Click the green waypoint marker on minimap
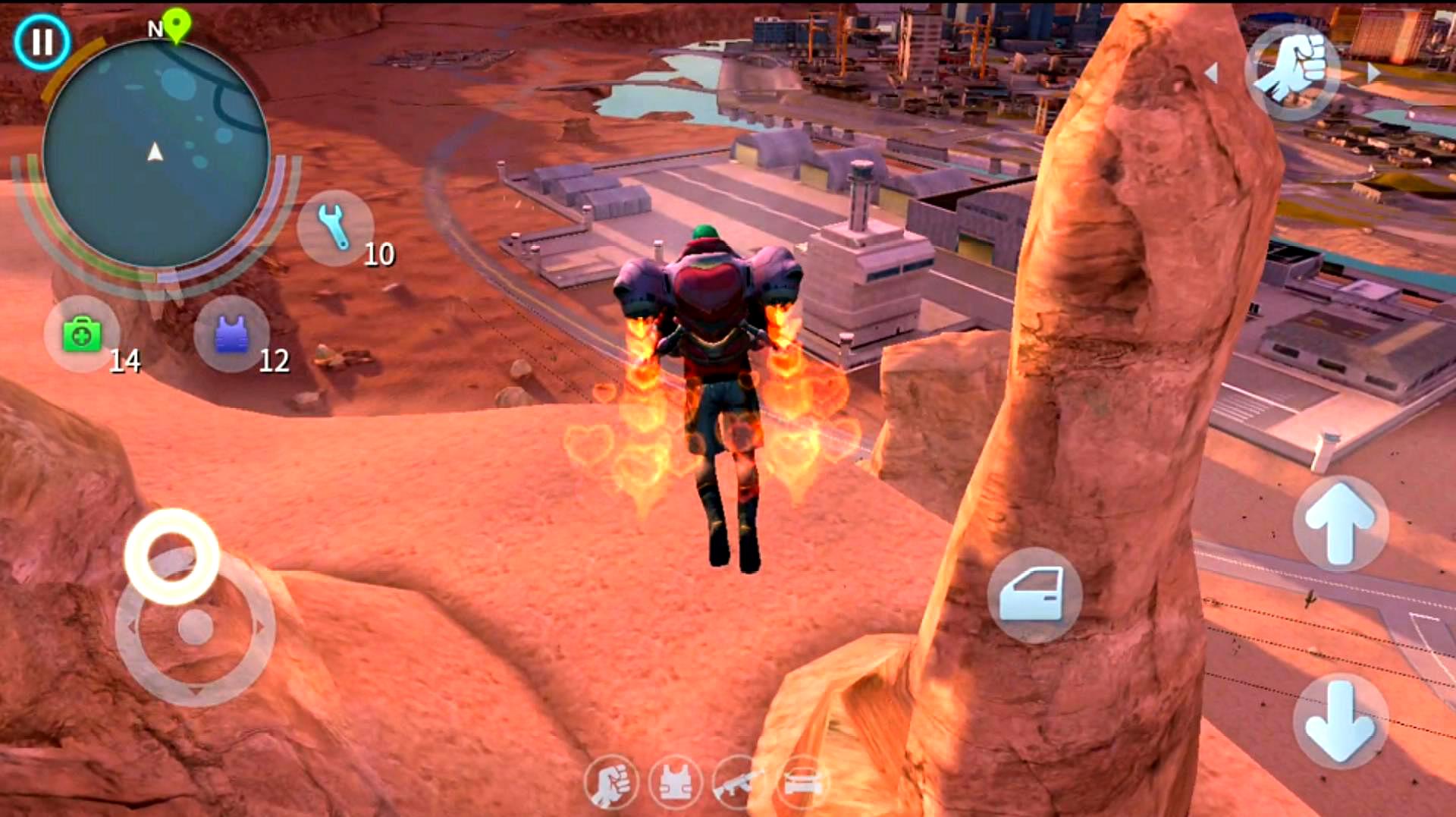The height and width of the screenshot is (817, 1456). 177,25
